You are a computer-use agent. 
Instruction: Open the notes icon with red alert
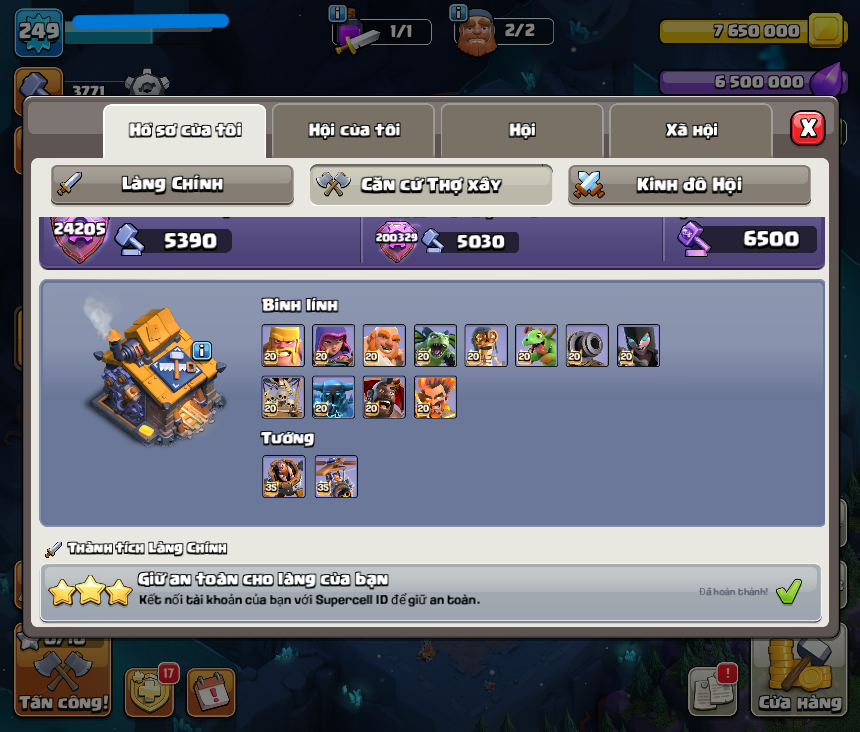click(711, 690)
